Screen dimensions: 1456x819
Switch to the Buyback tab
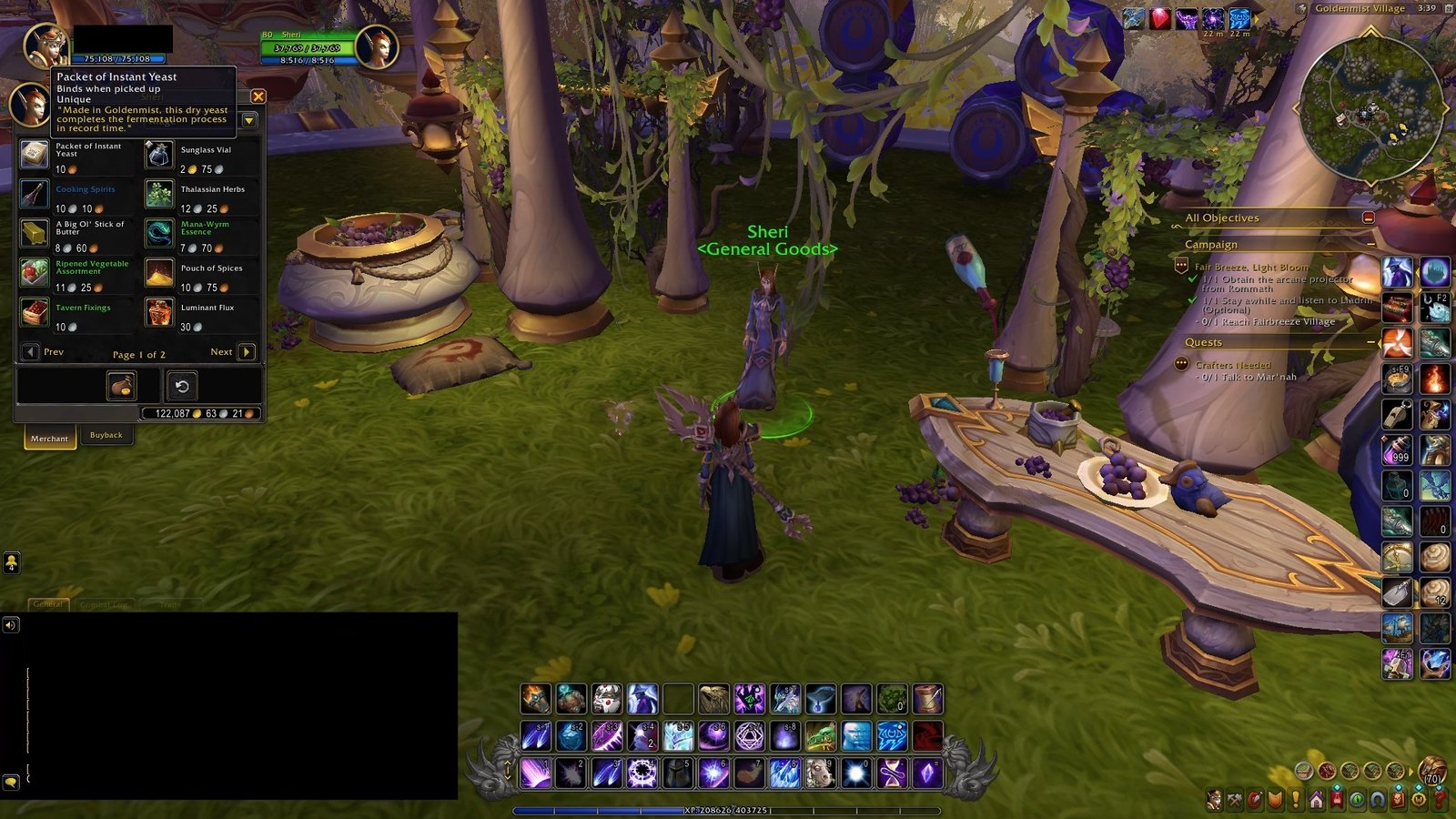pos(106,435)
